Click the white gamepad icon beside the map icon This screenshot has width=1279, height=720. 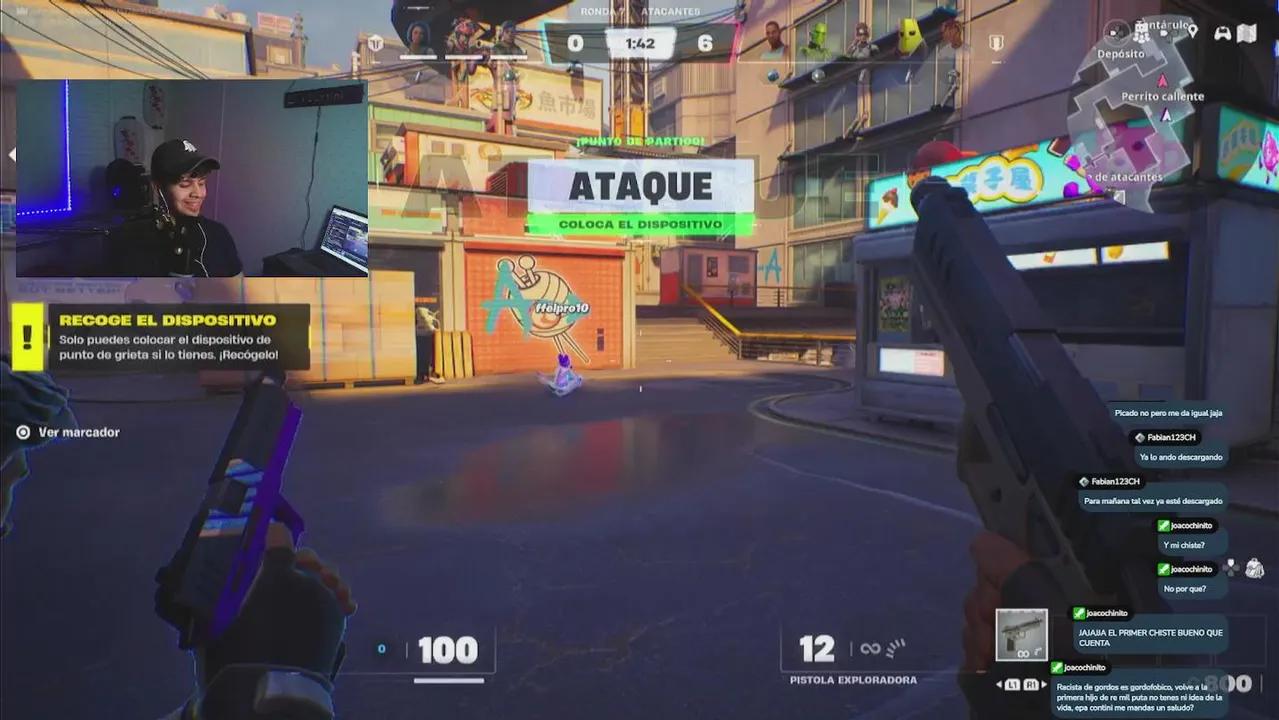click(1222, 33)
